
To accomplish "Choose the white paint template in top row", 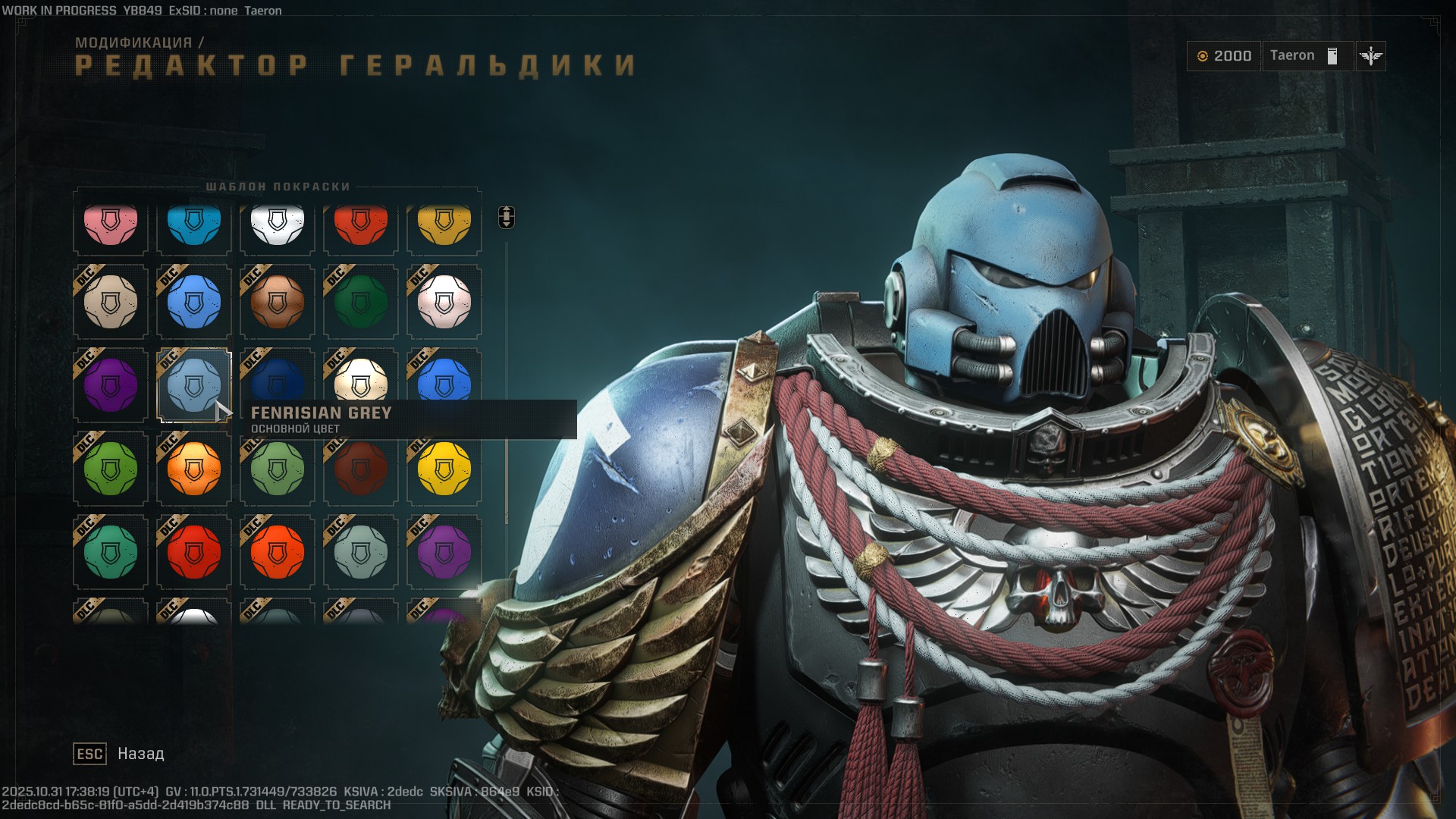I will click(277, 224).
